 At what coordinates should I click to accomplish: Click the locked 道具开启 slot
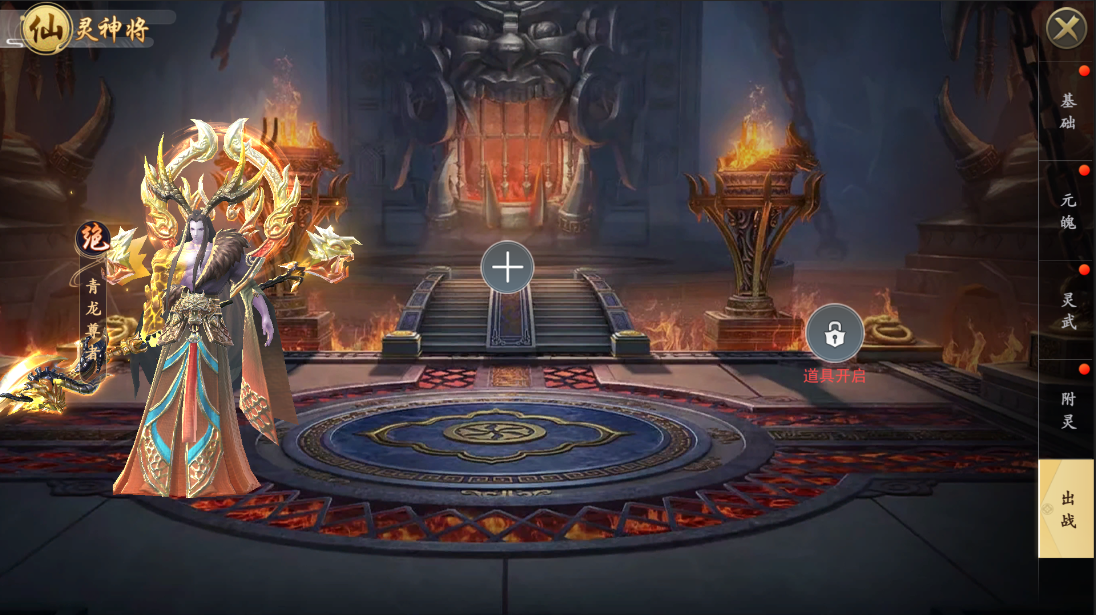click(835, 334)
